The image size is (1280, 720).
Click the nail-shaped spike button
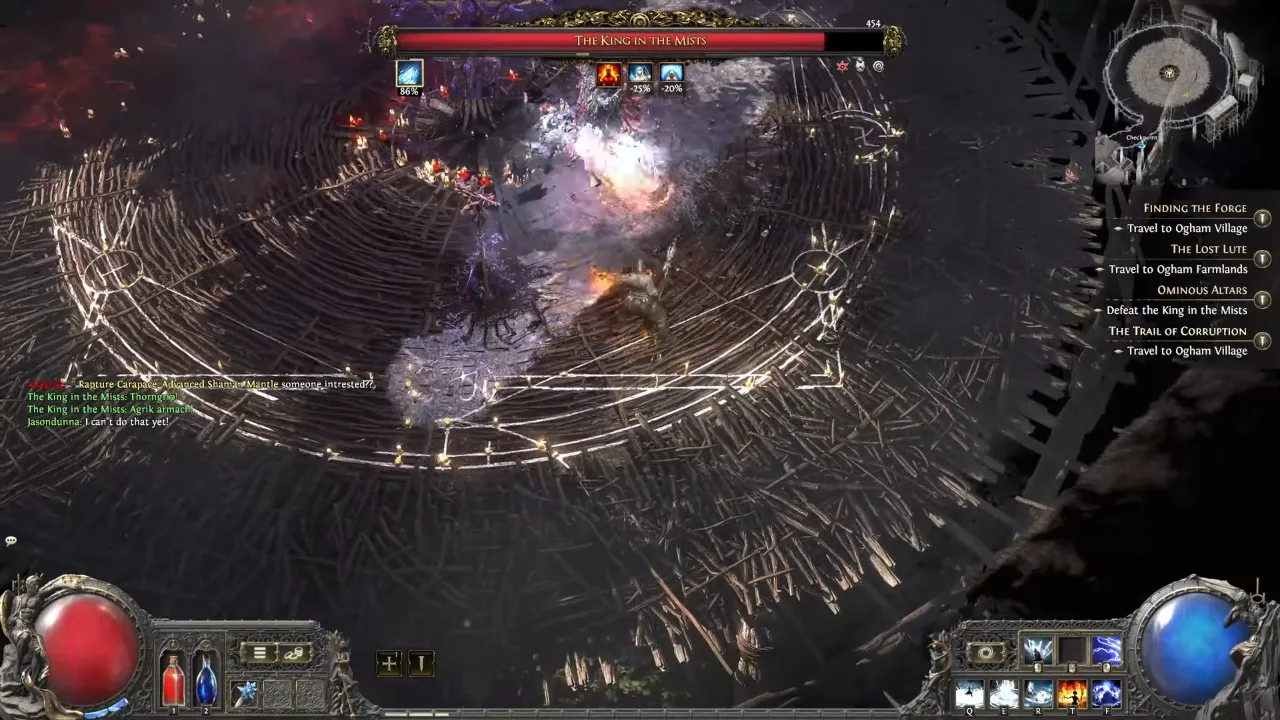coord(421,663)
